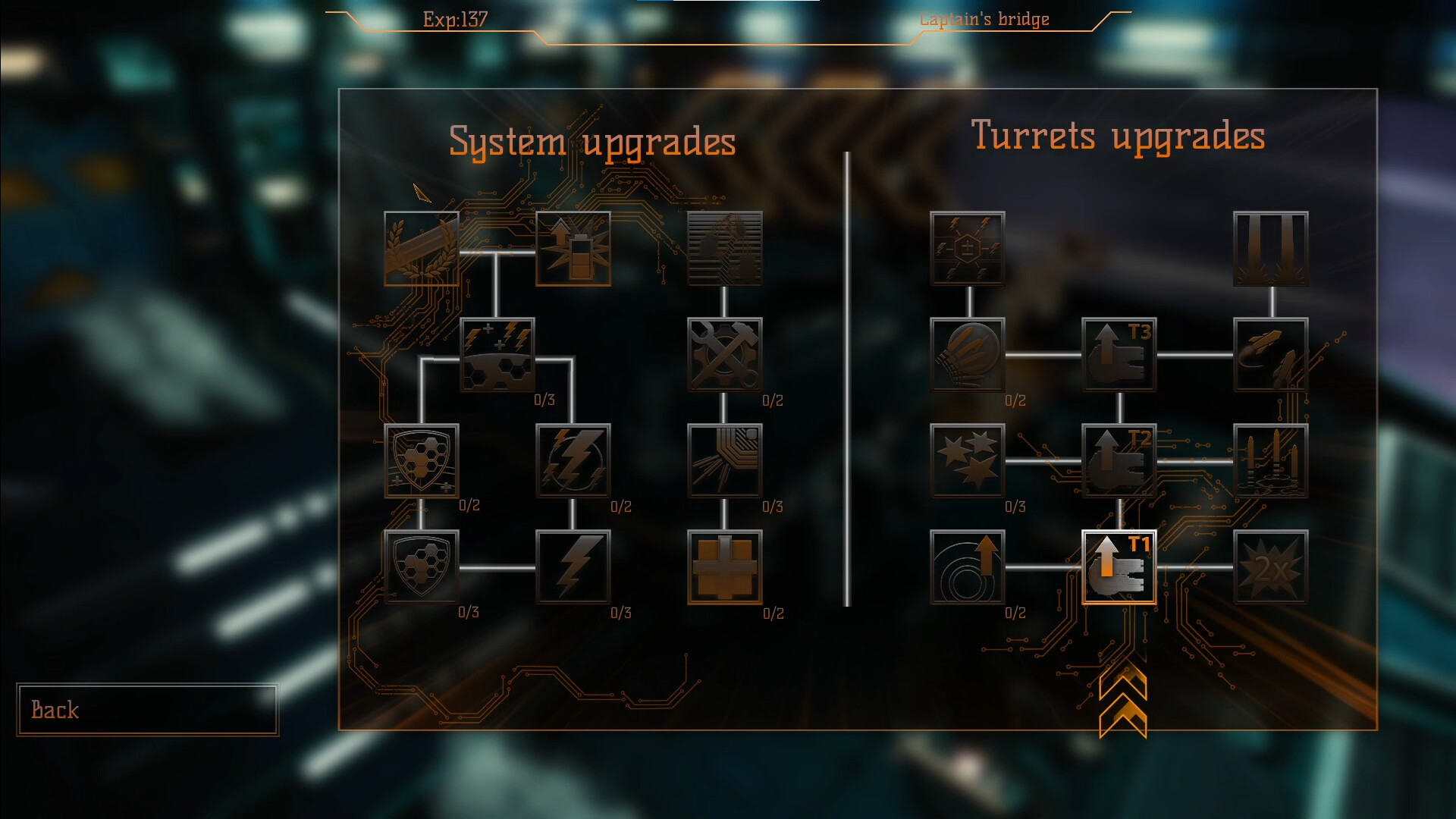Click the triple star upgrade marked 0/3
This screenshot has height=819, width=1456.
click(968, 461)
